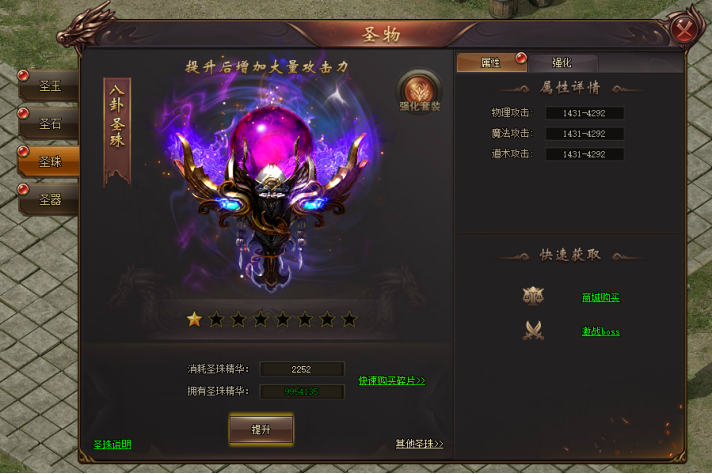Open the 圣石 side tab
This screenshot has width=712, height=474.
(48, 125)
